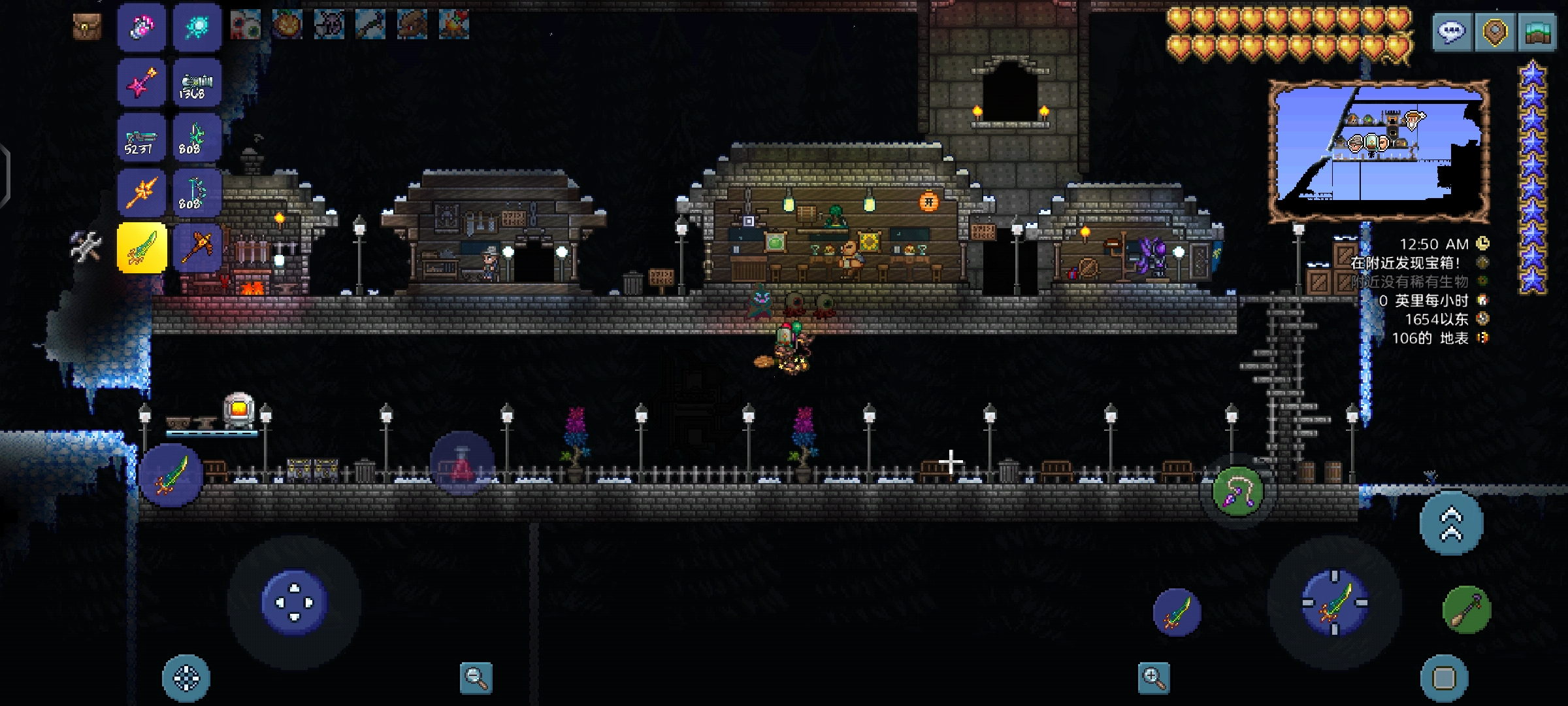Select the yellow-highlighted Terra Blade hotbar slot
1568x706 pixels.
point(142,248)
